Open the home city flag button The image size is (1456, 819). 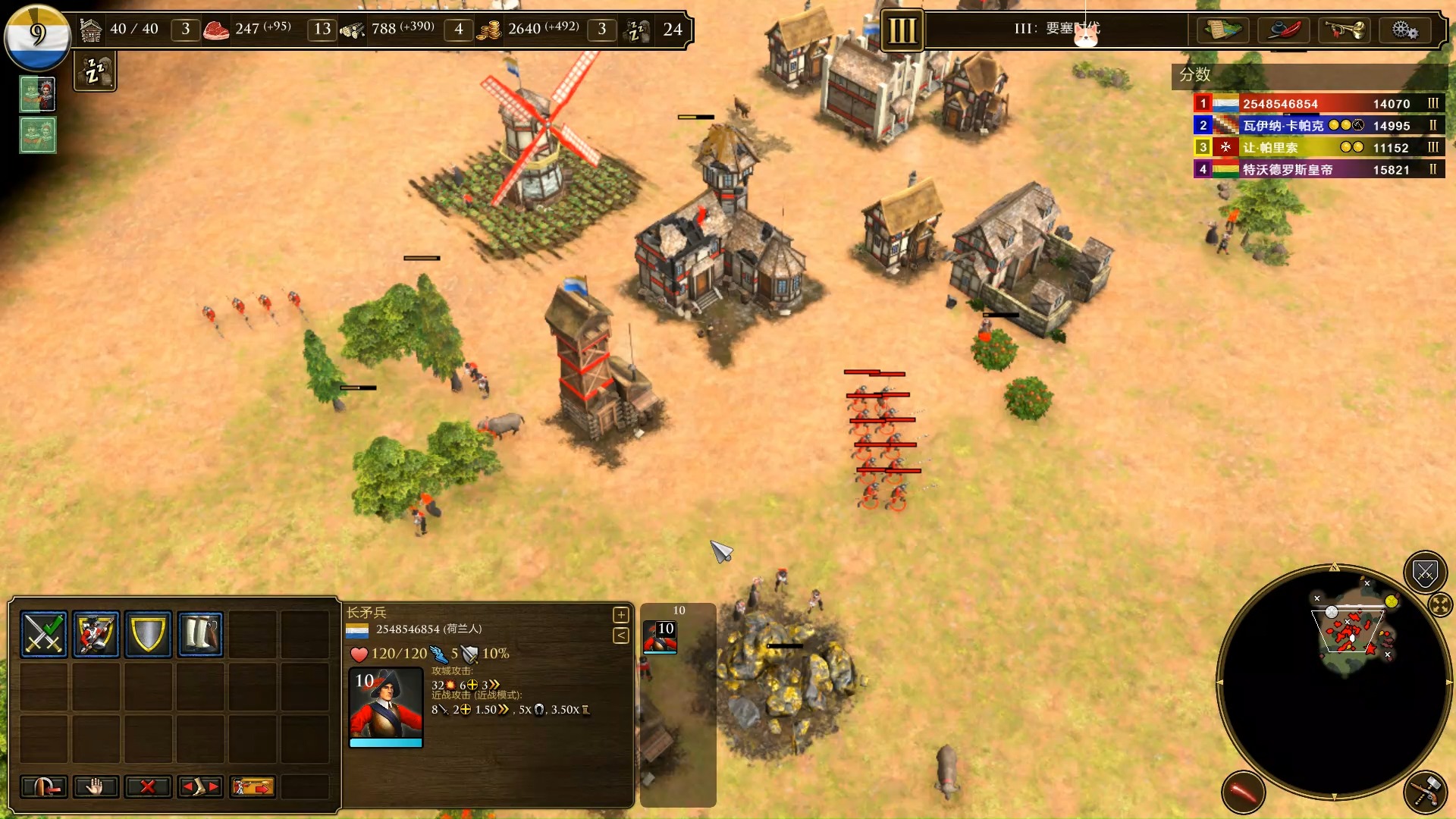(x=37, y=36)
